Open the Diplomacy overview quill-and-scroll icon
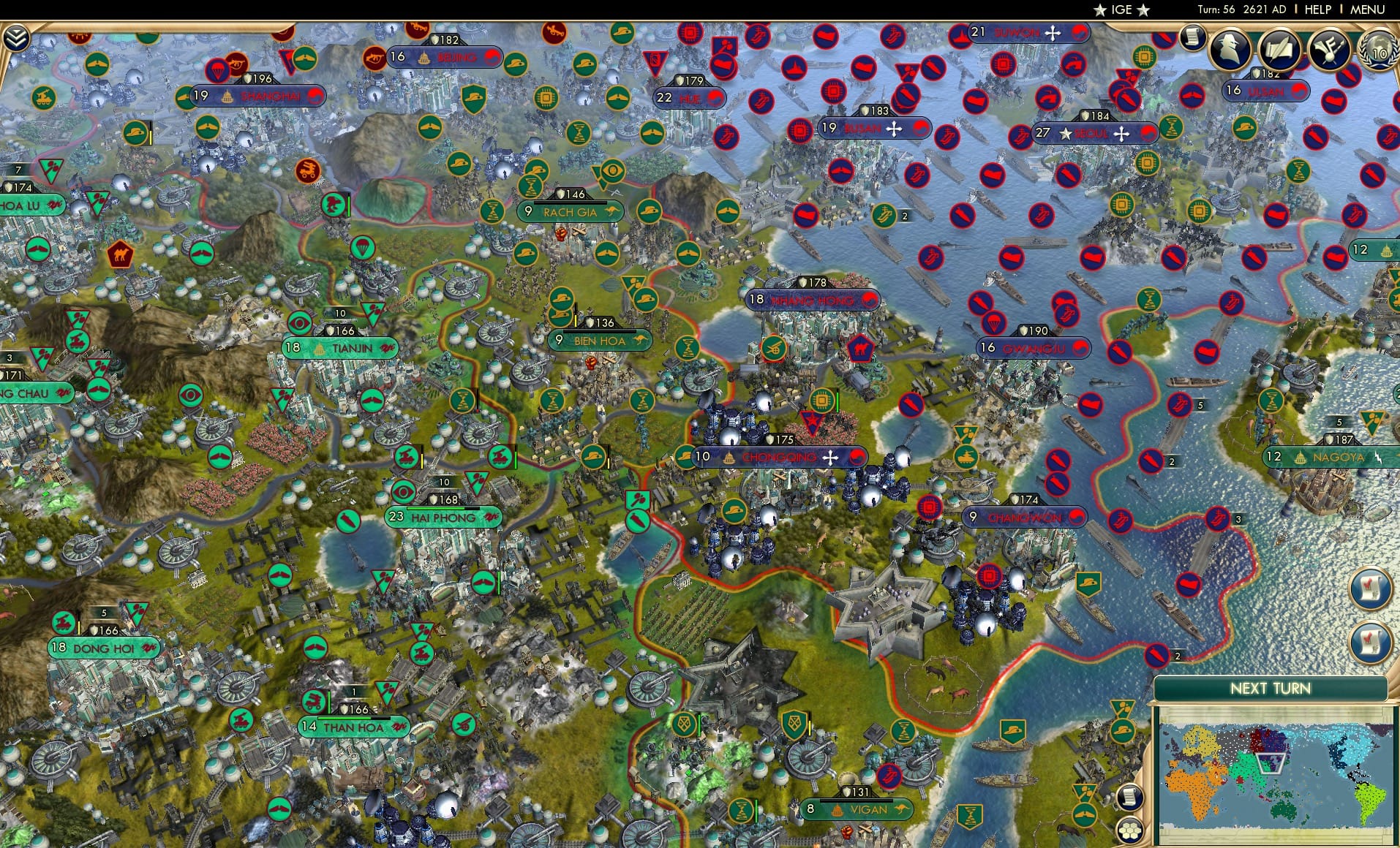 [x=1282, y=48]
